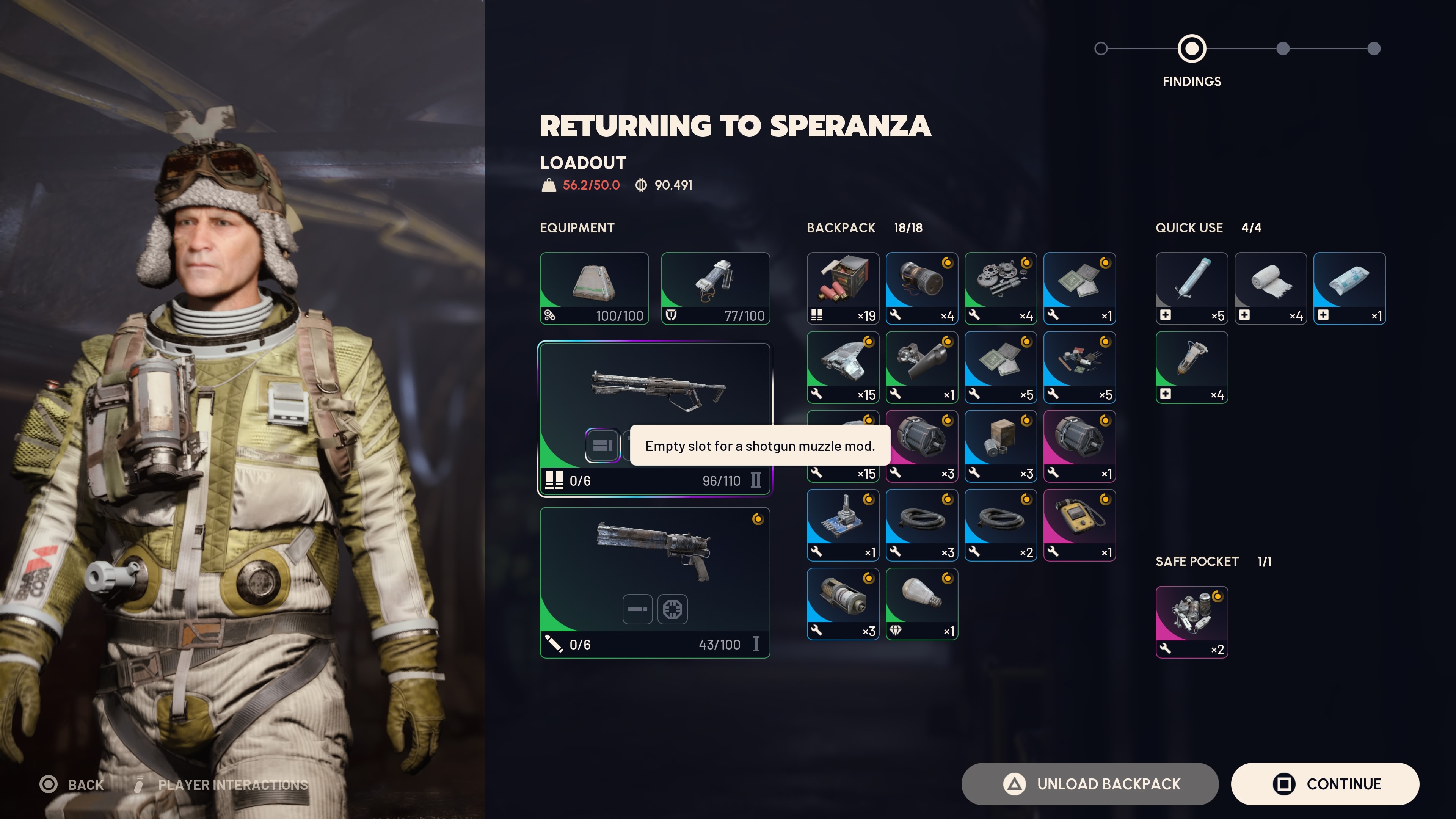This screenshot has width=1456, height=819.
Task: Choose the shield slot showing 77/100
Action: (715, 288)
